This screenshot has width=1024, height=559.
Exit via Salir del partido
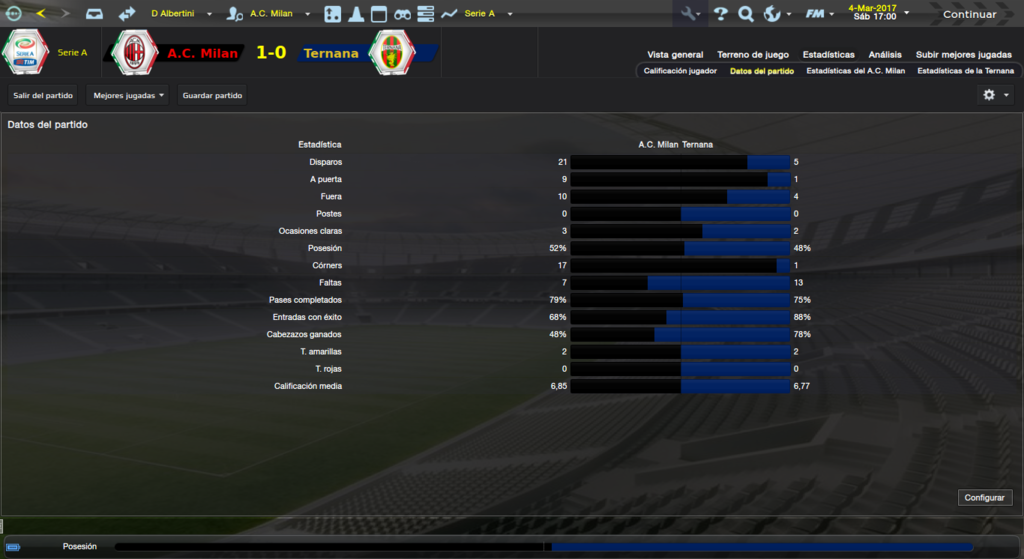(x=44, y=95)
